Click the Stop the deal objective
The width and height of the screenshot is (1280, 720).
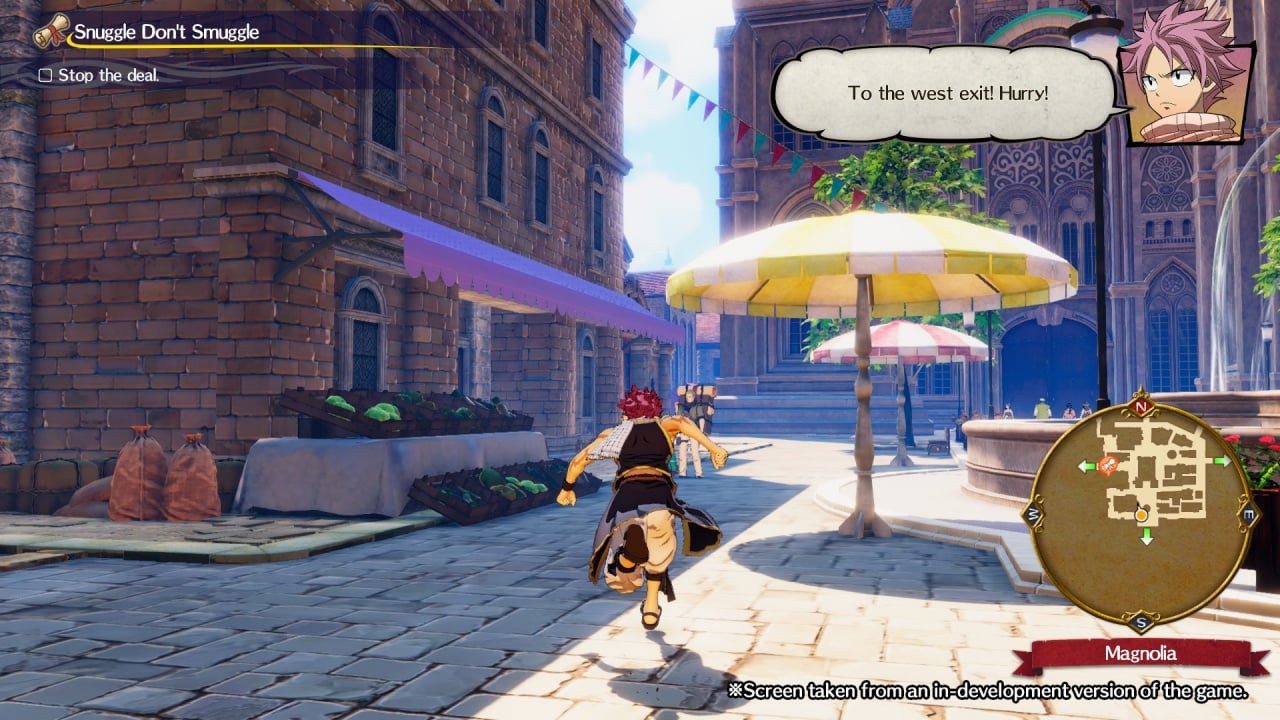pos(108,75)
